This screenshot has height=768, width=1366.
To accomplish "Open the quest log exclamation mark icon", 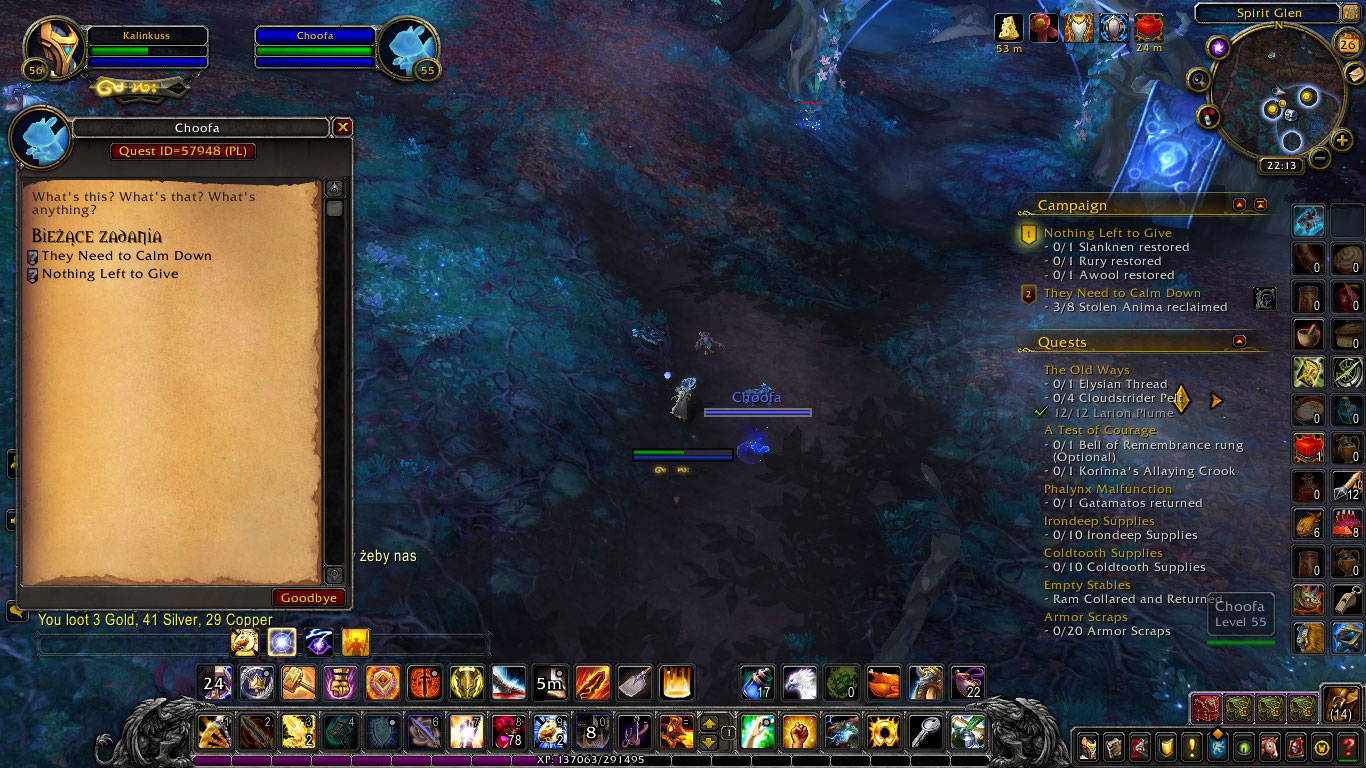I will 1191,748.
